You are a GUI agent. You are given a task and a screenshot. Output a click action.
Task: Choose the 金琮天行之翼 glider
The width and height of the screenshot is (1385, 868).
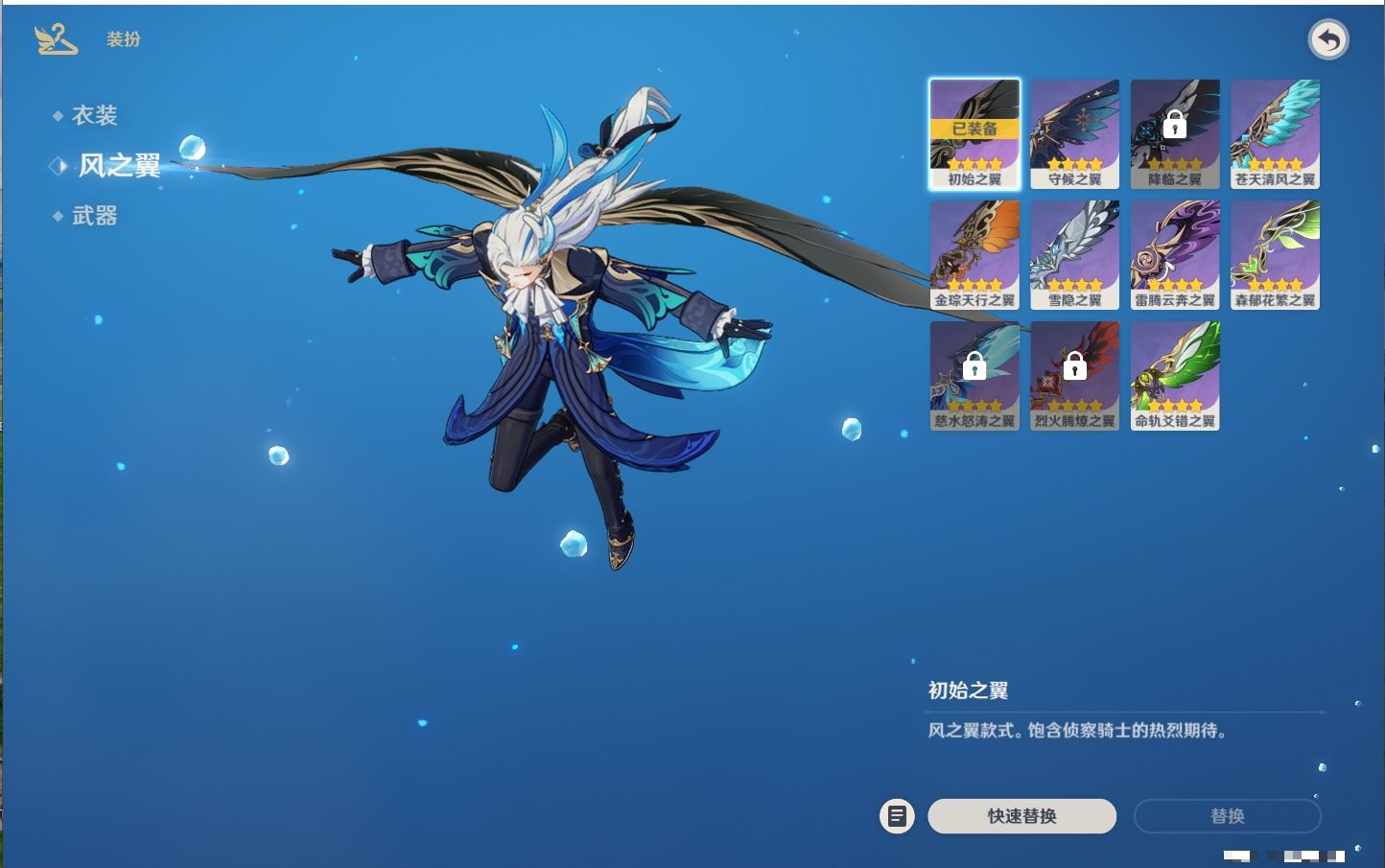pyautogui.click(x=974, y=254)
